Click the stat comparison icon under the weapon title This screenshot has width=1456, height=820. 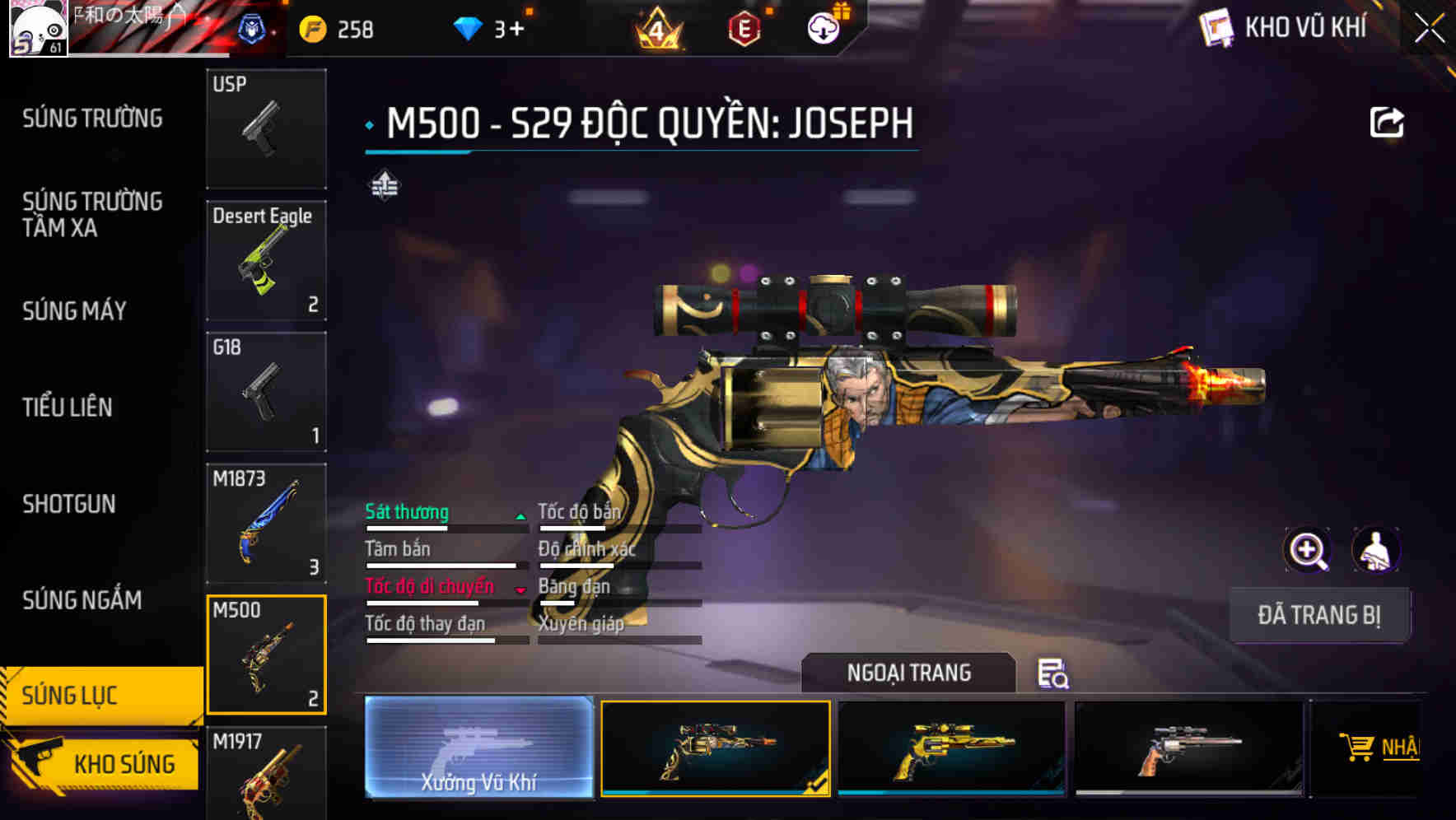click(384, 187)
